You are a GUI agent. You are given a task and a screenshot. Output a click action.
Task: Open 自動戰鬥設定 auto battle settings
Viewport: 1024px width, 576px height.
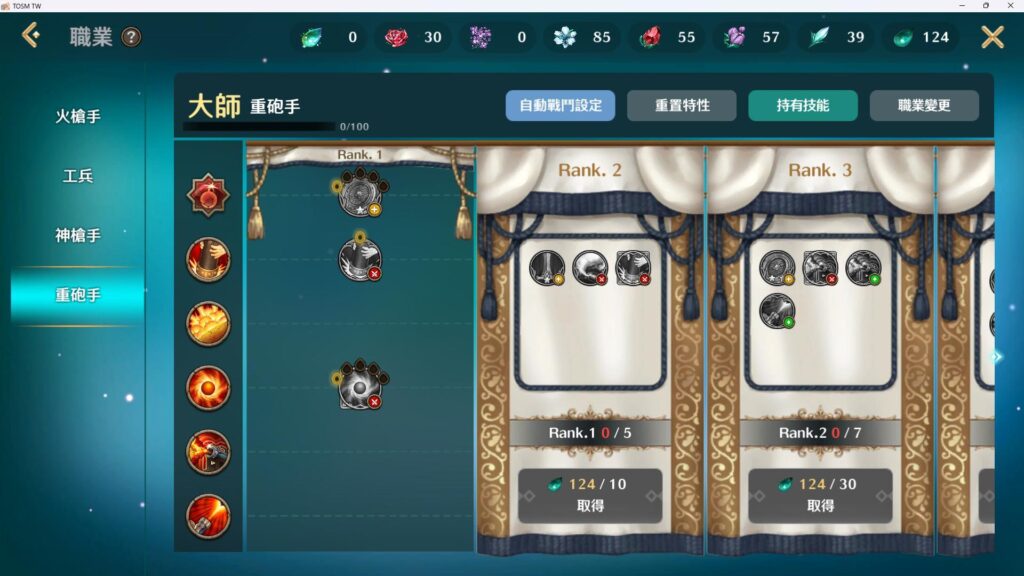[x=560, y=105]
